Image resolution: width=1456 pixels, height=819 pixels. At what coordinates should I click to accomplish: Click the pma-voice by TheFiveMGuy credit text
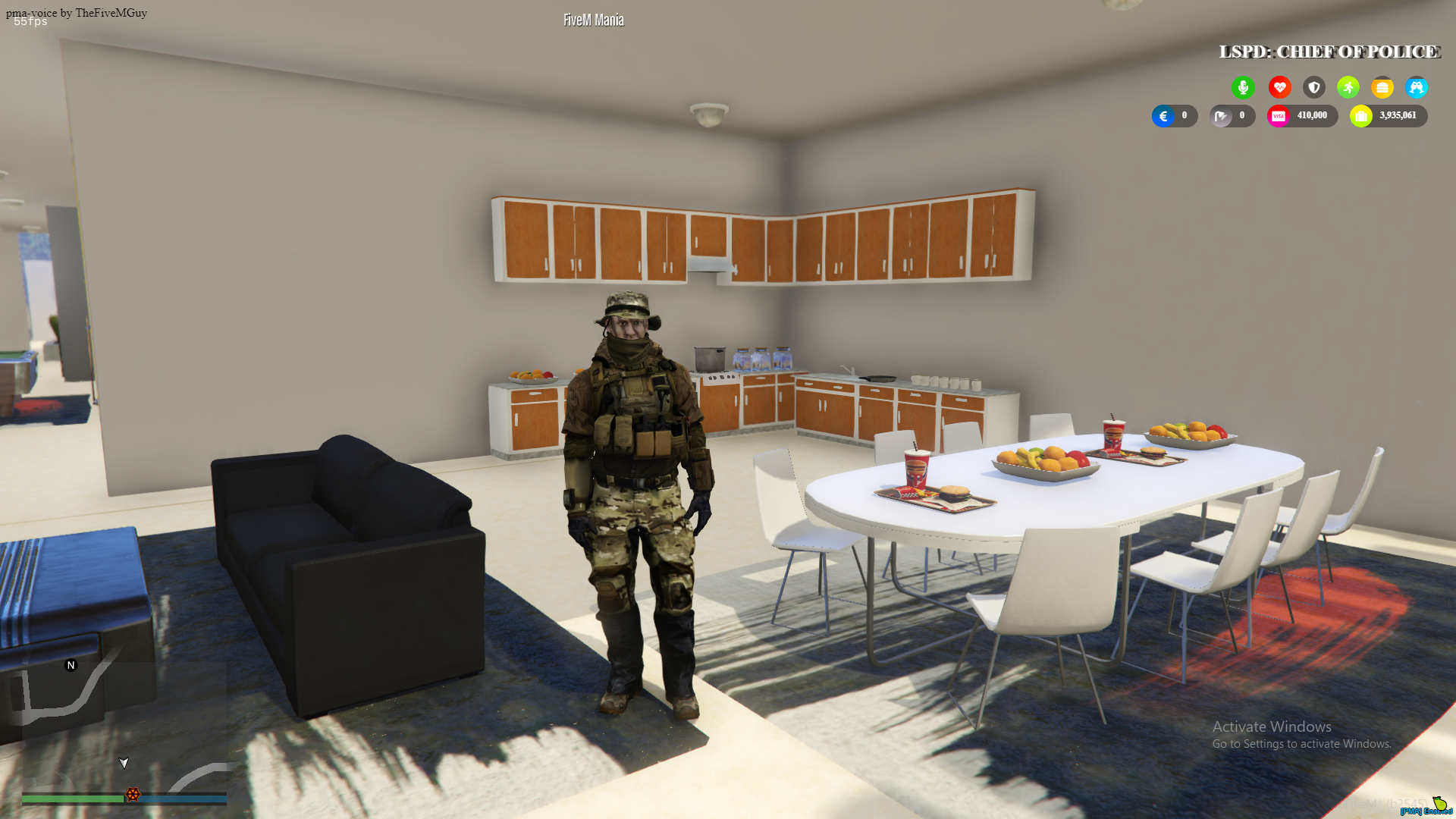coord(76,12)
